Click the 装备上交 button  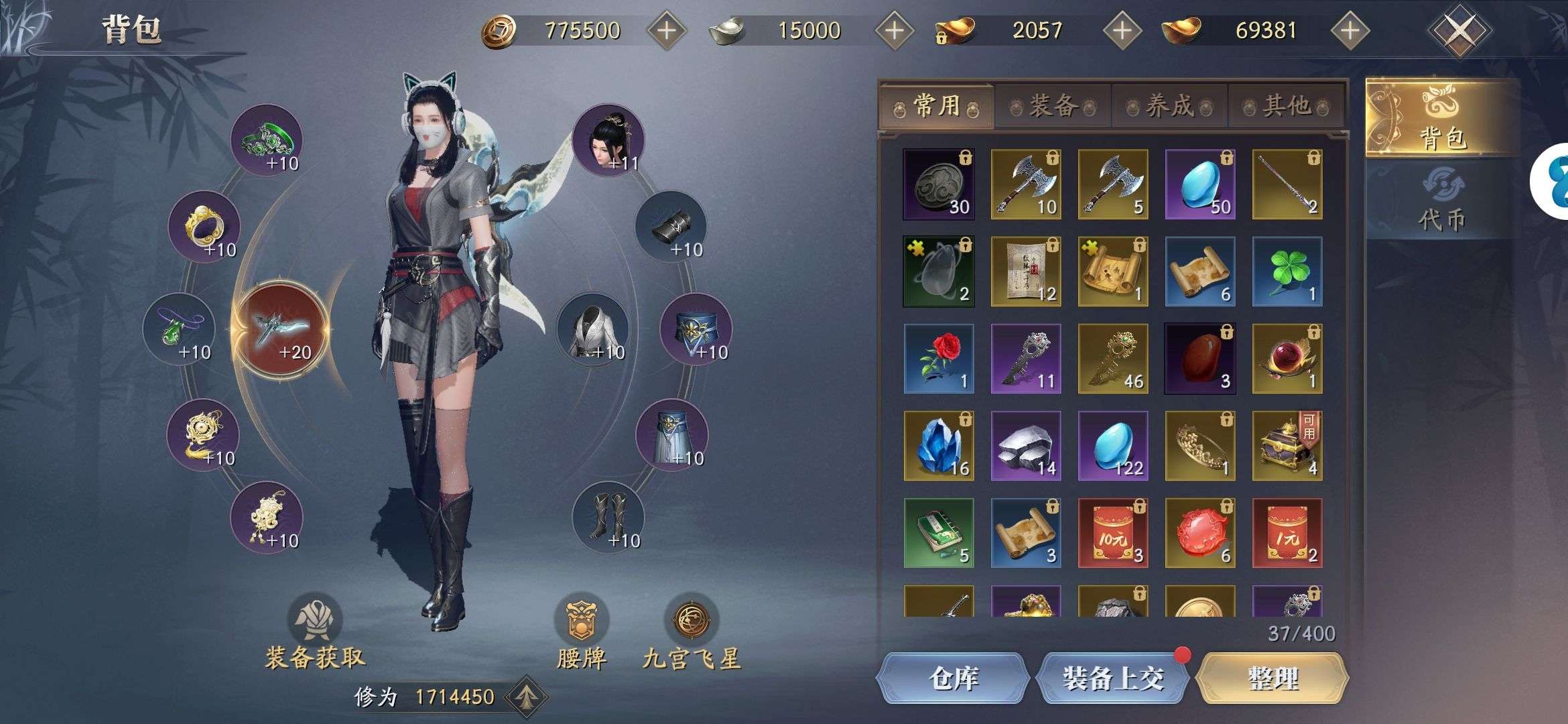point(1112,678)
